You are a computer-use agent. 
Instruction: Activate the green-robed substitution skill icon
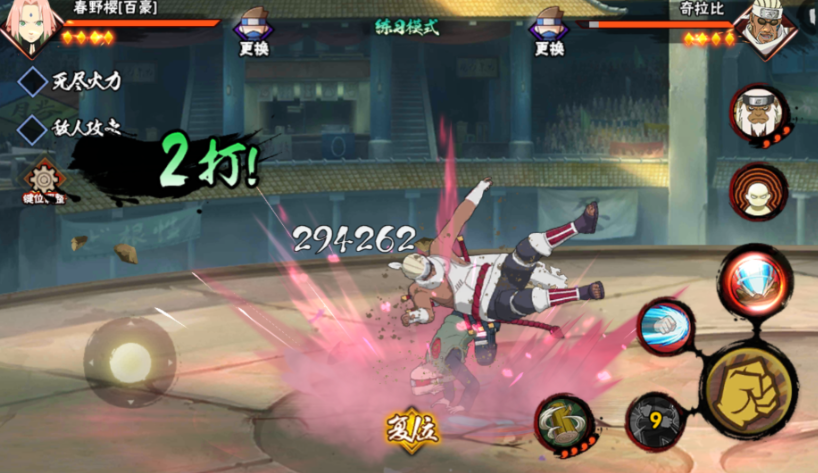pyautogui.click(x=566, y=423)
